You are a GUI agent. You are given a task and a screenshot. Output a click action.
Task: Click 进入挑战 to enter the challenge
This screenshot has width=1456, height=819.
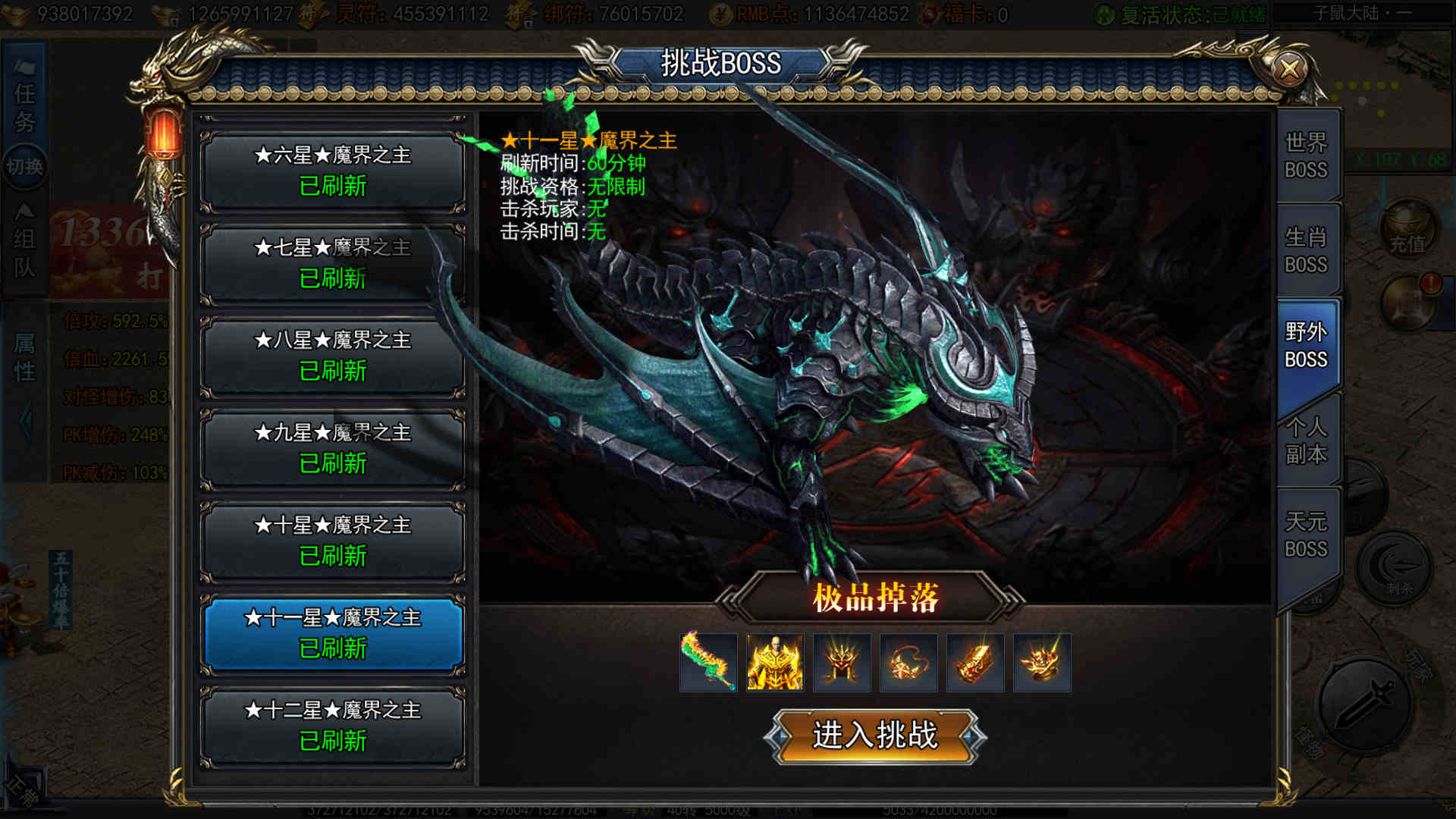pos(874,736)
